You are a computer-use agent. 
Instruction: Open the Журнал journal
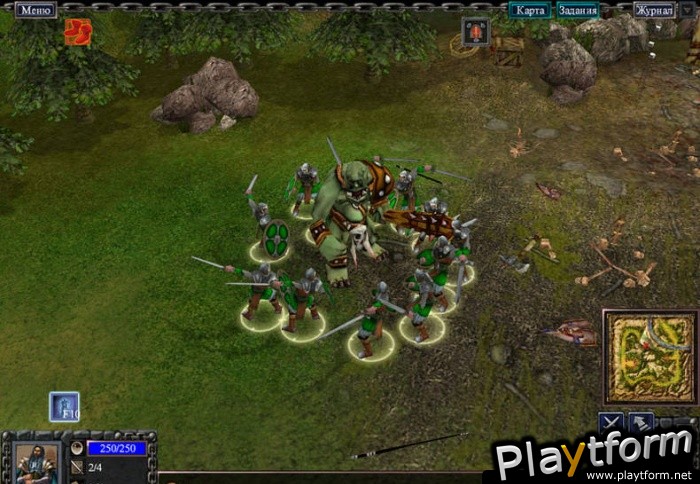click(653, 10)
